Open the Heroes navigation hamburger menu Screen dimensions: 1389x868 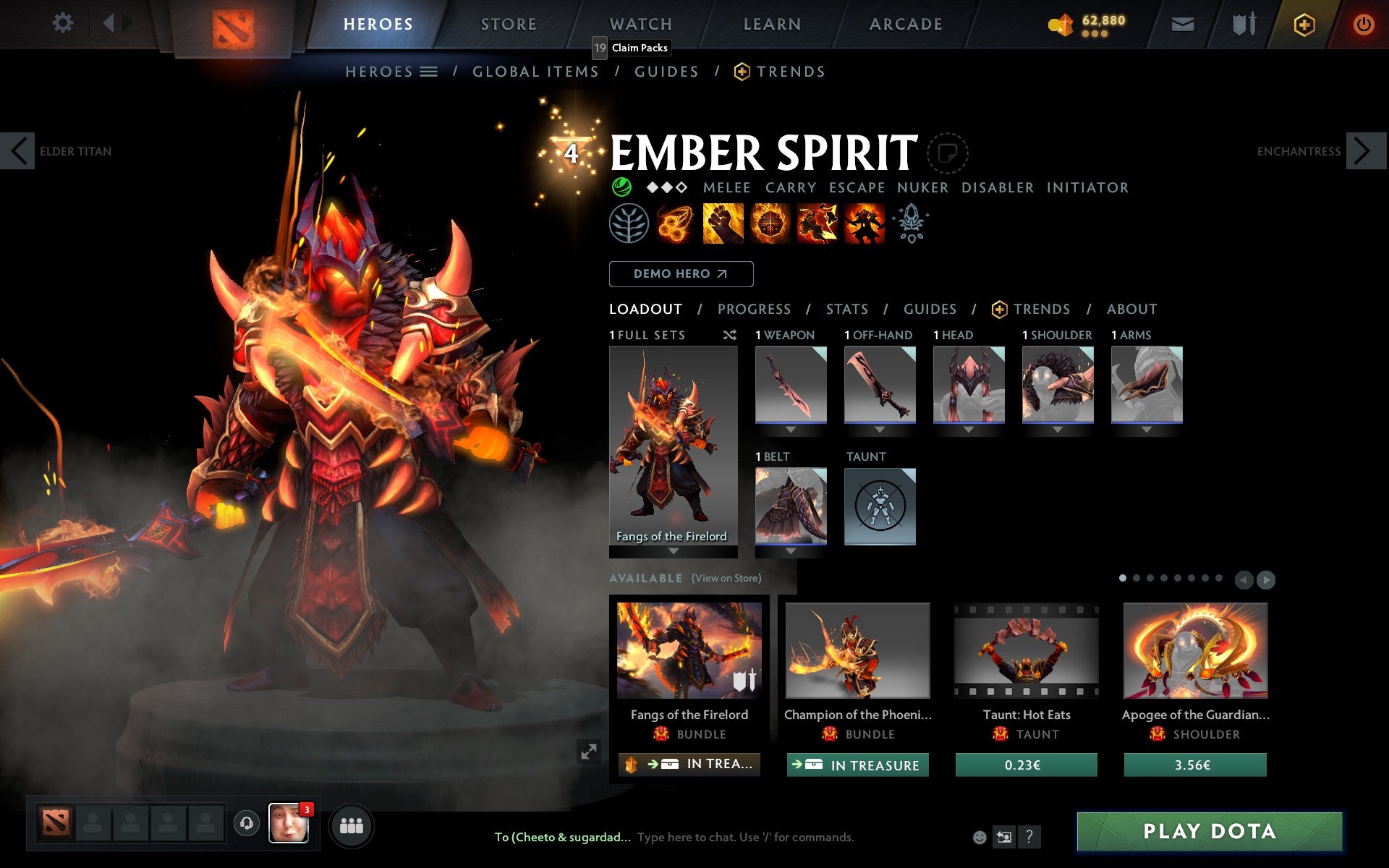point(429,71)
